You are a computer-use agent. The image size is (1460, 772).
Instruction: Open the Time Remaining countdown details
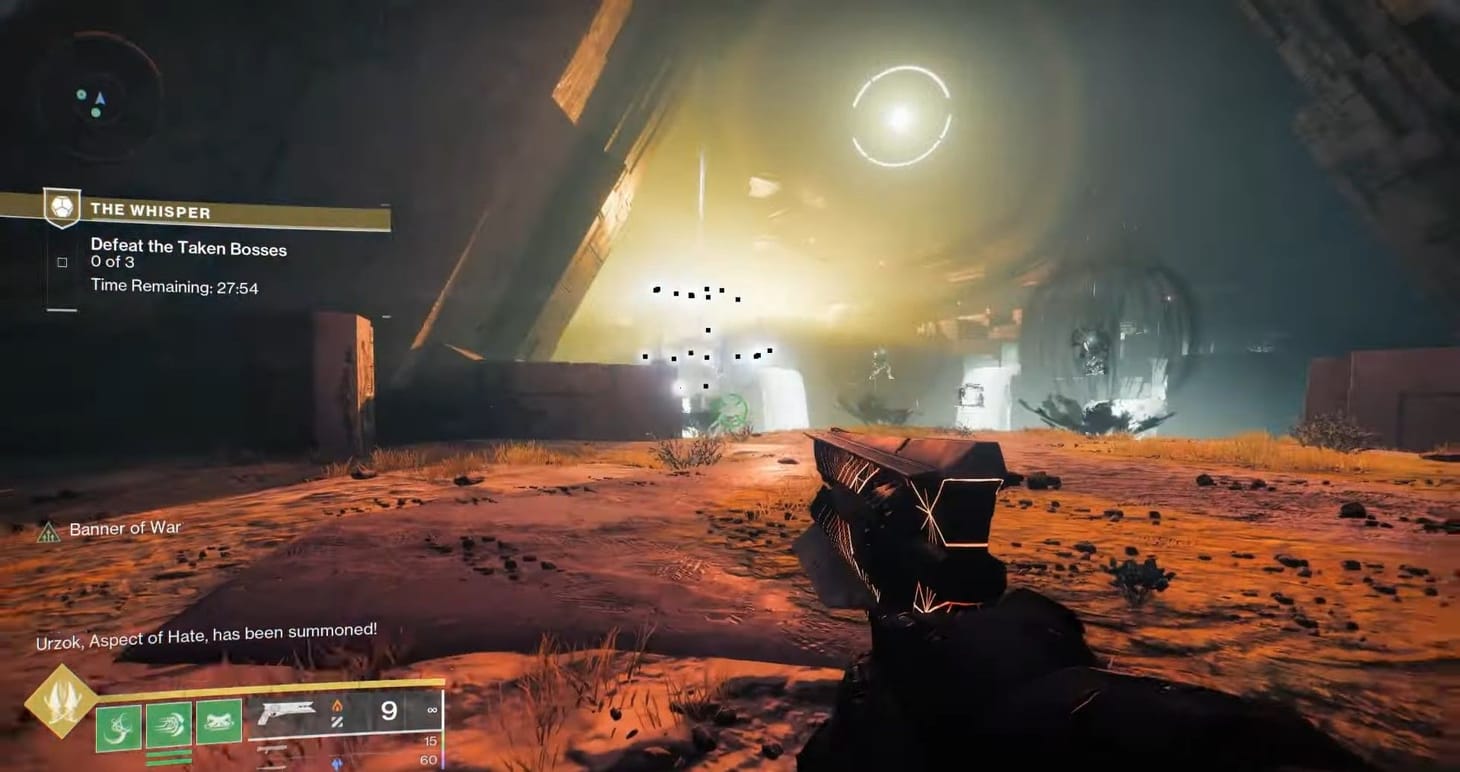point(173,286)
